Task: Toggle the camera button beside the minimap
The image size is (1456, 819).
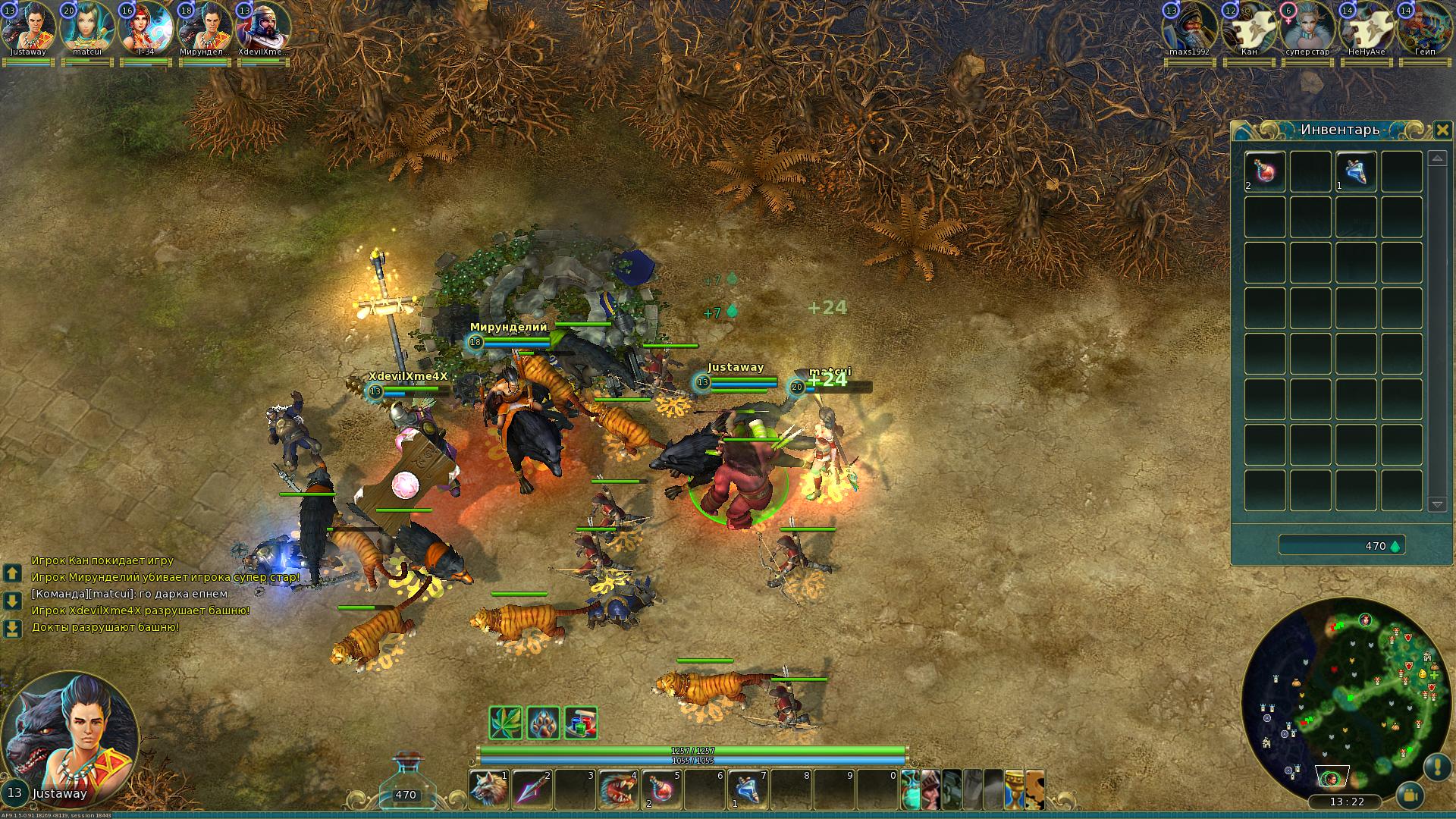Action: [x=1410, y=795]
